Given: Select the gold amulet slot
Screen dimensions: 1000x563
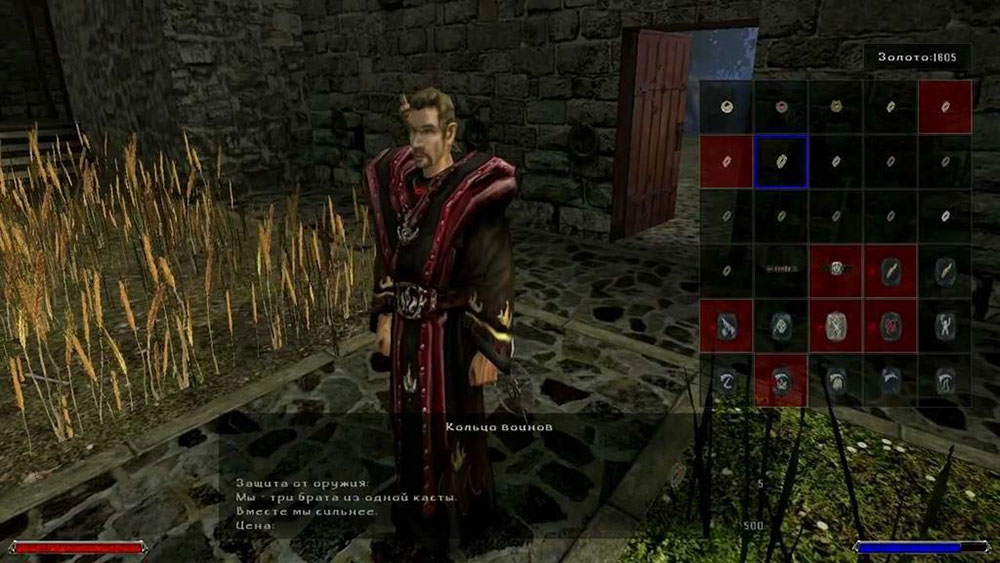Looking at the screenshot, I should 836,107.
